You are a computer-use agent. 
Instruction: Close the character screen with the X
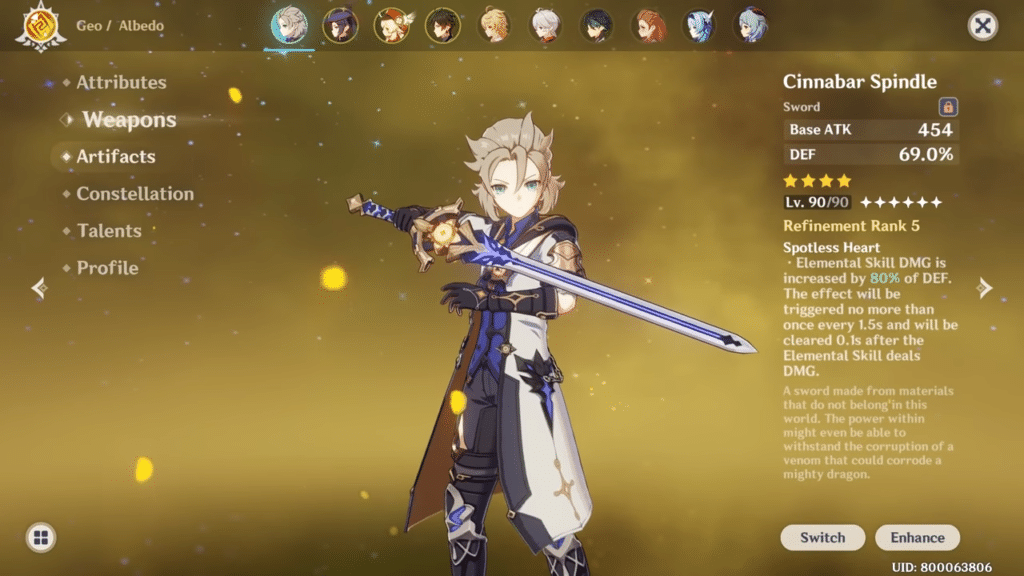(983, 26)
